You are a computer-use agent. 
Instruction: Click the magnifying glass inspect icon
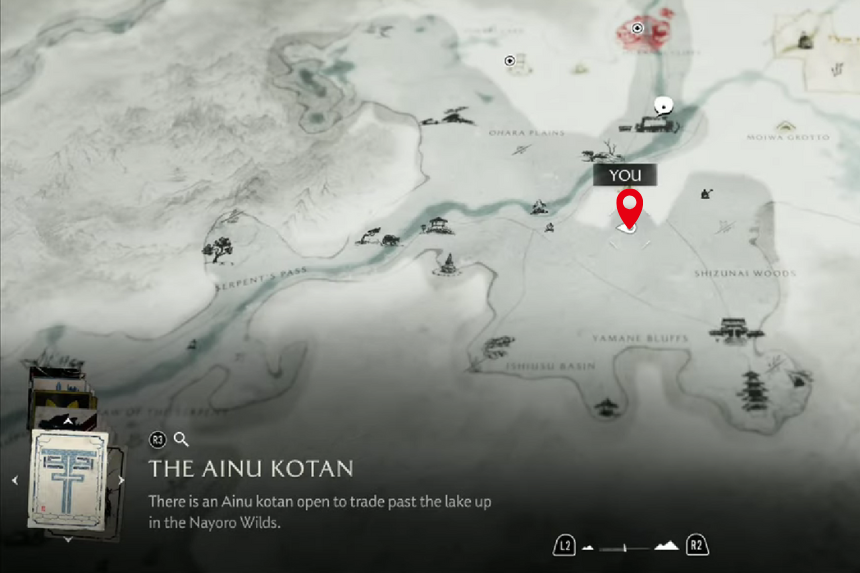point(181,439)
